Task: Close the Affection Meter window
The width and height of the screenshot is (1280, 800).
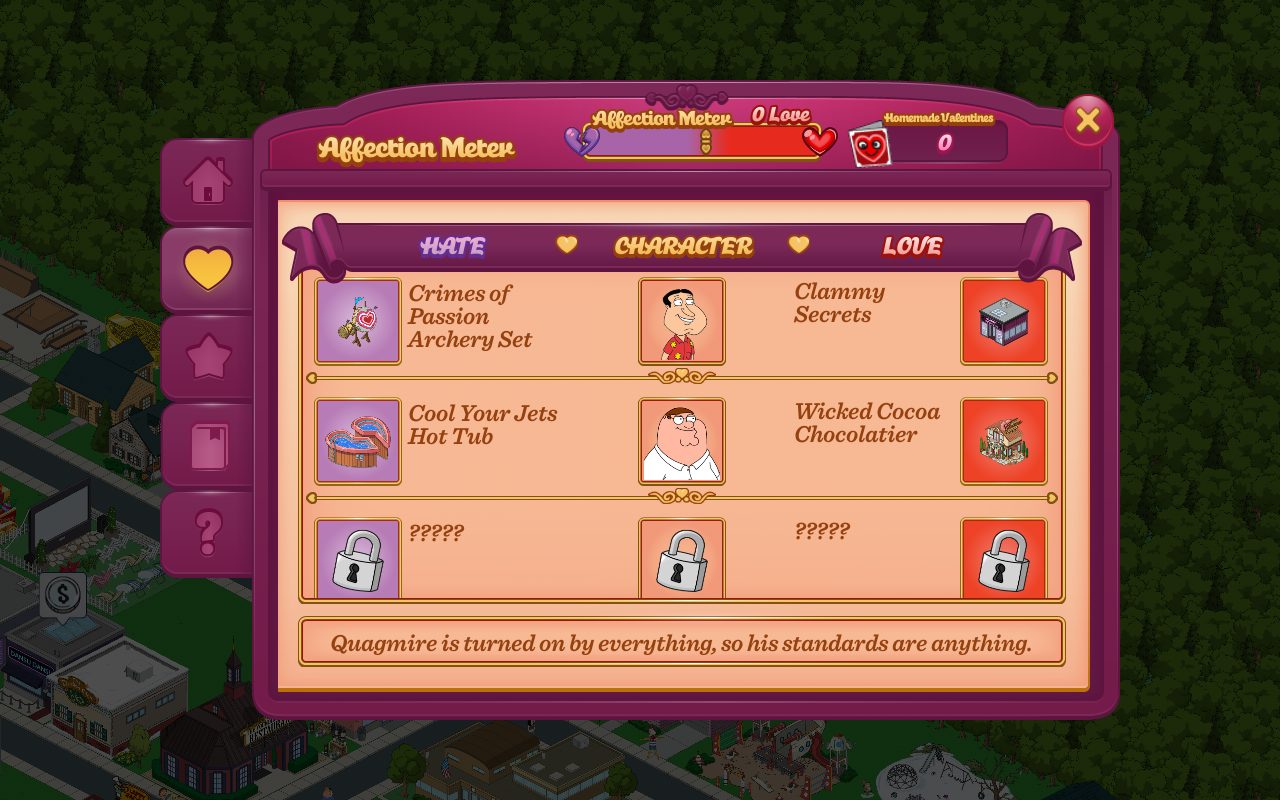Action: (x=1087, y=121)
